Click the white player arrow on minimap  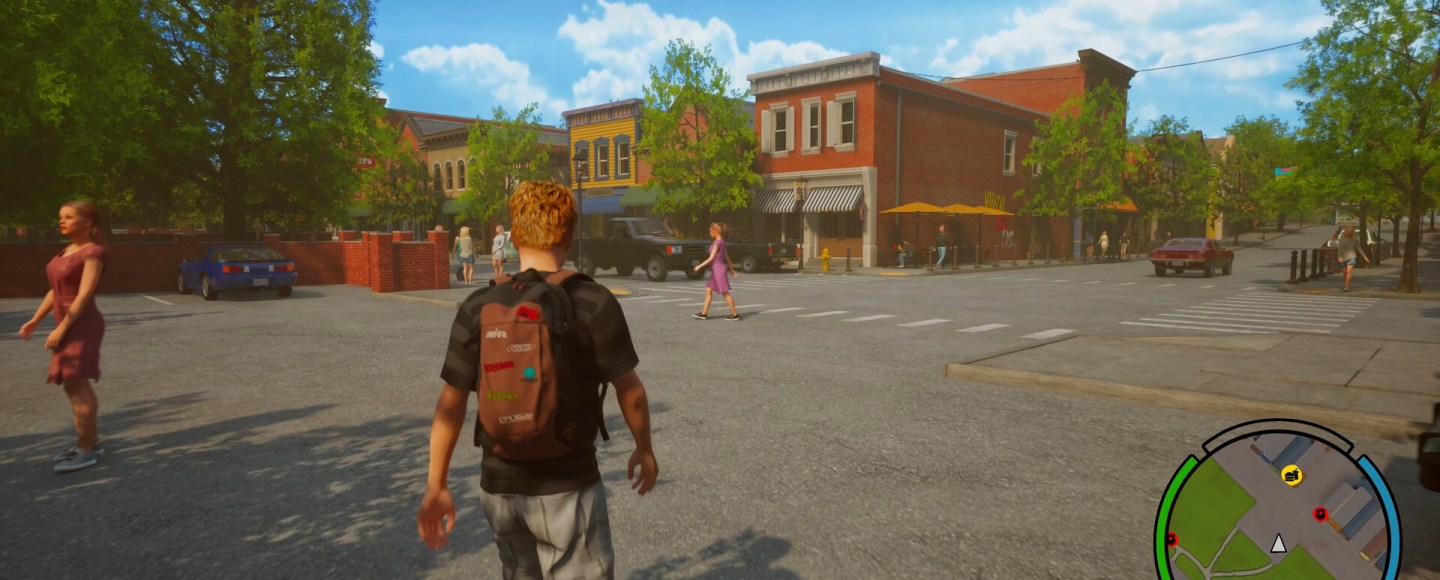pos(1277,543)
